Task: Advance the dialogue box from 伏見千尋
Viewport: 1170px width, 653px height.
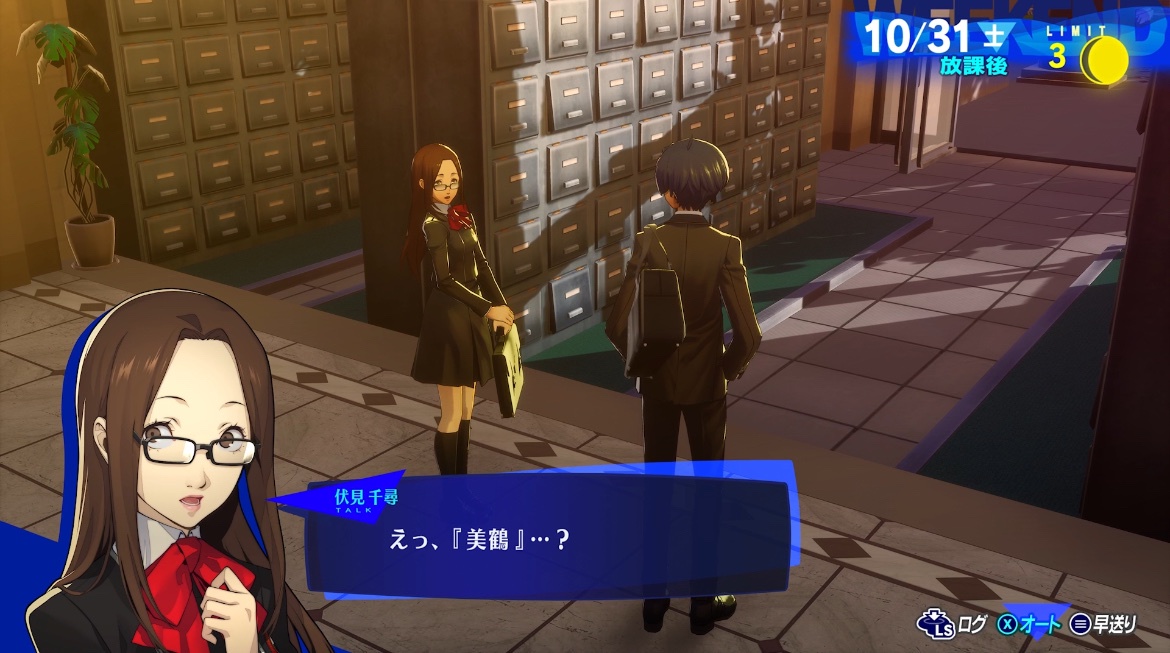Action: 548,539
